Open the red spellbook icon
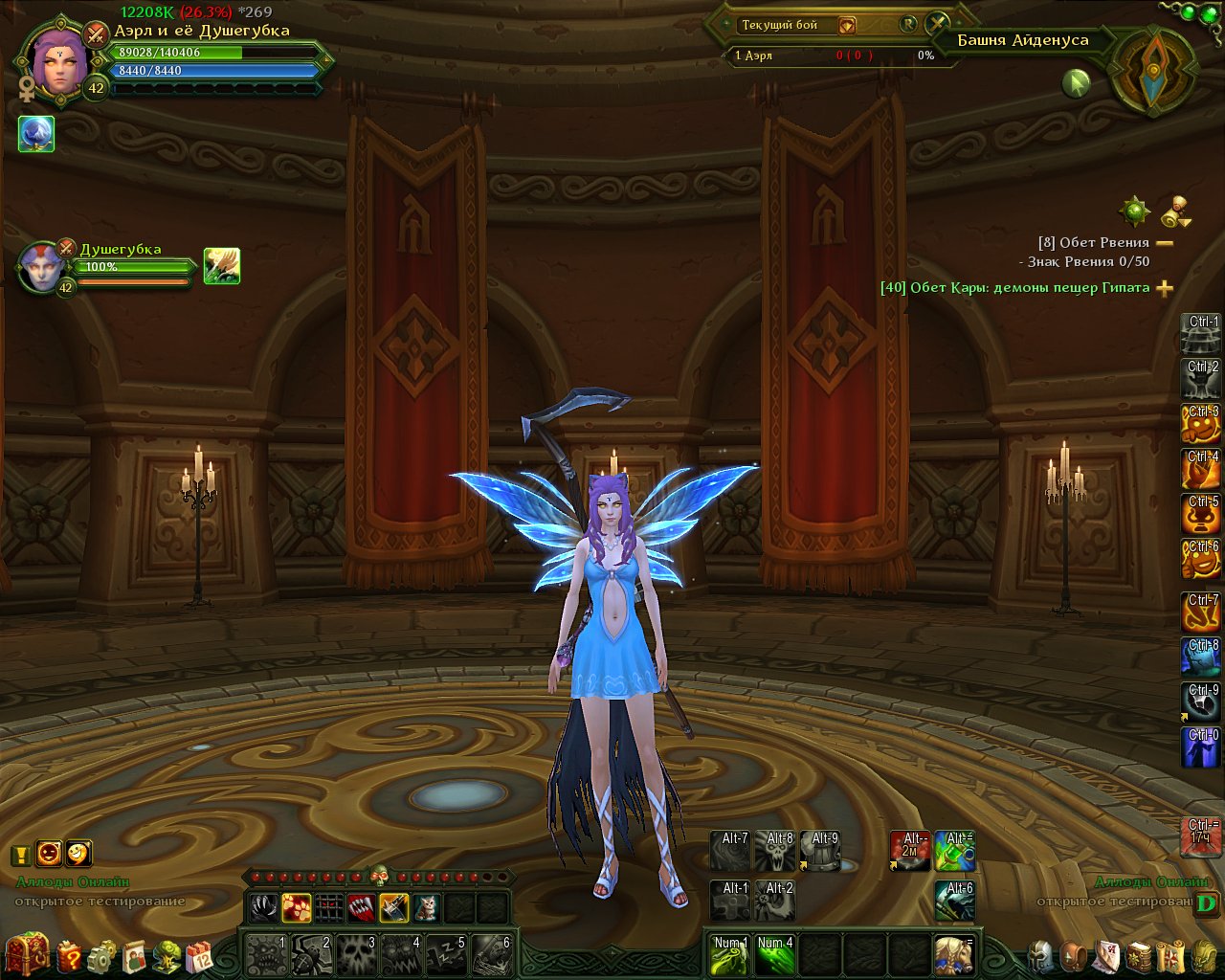Viewport: 1225px width, 980px height. click(1139, 955)
